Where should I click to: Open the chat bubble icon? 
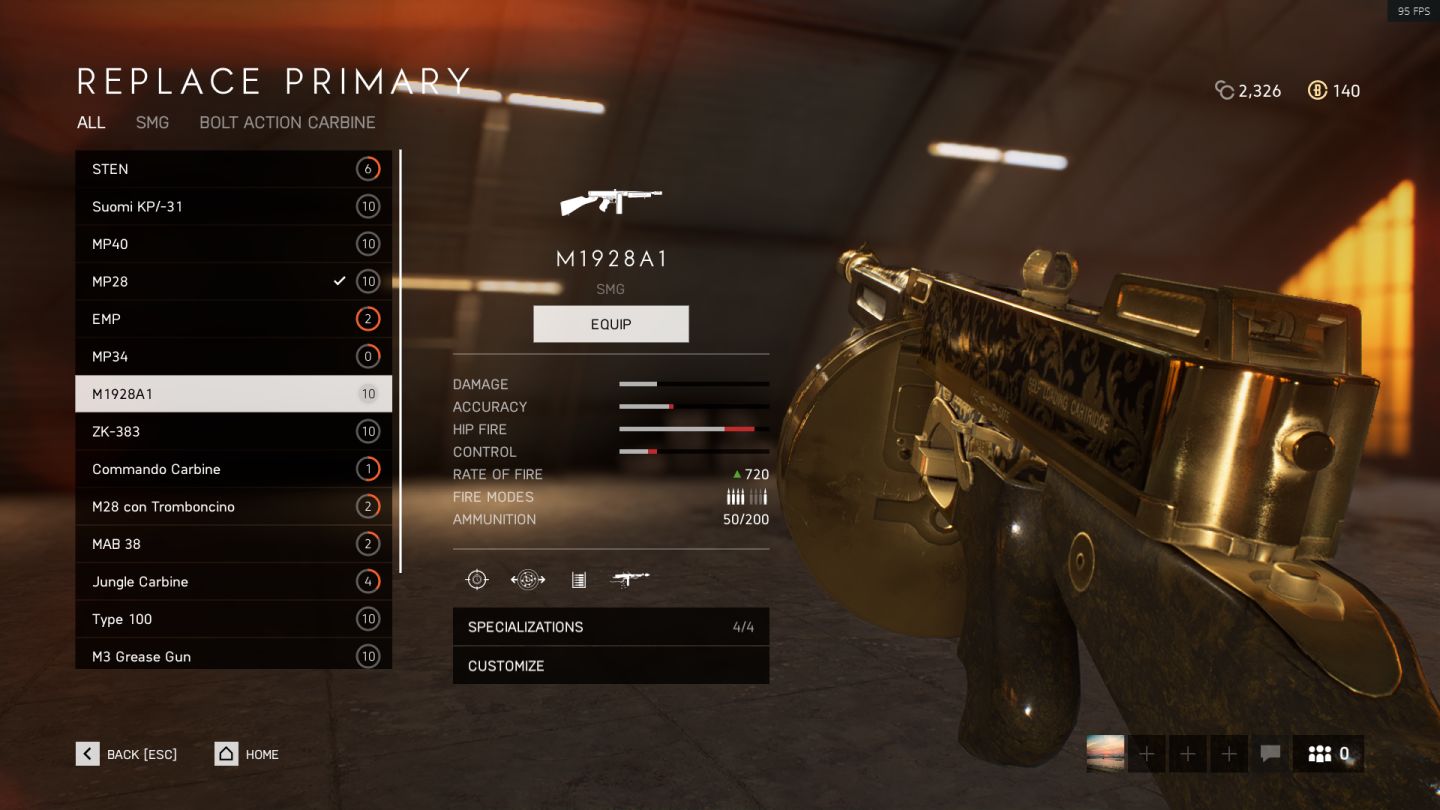1270,754
